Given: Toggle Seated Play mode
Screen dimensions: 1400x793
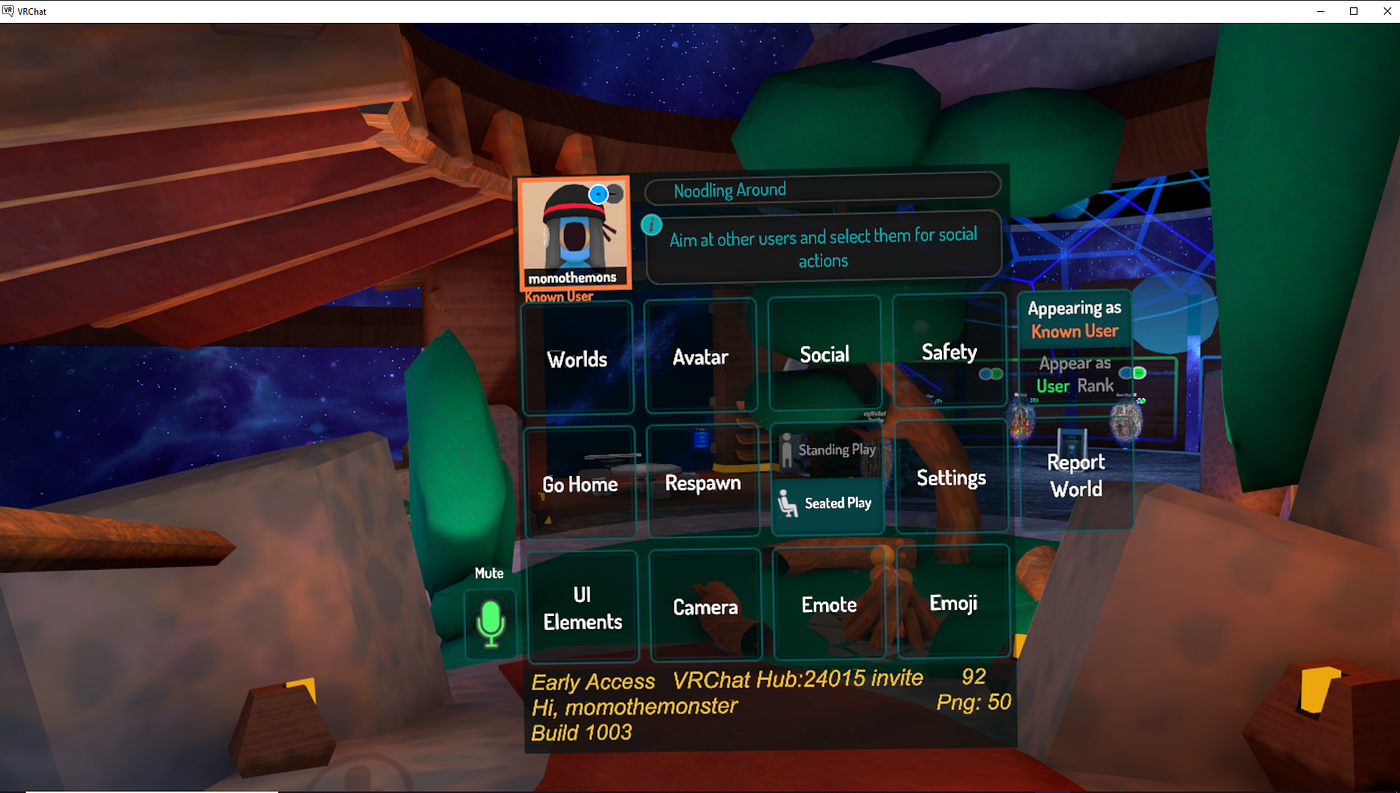Looking at the screenshot, I should (x=827, y=503).
